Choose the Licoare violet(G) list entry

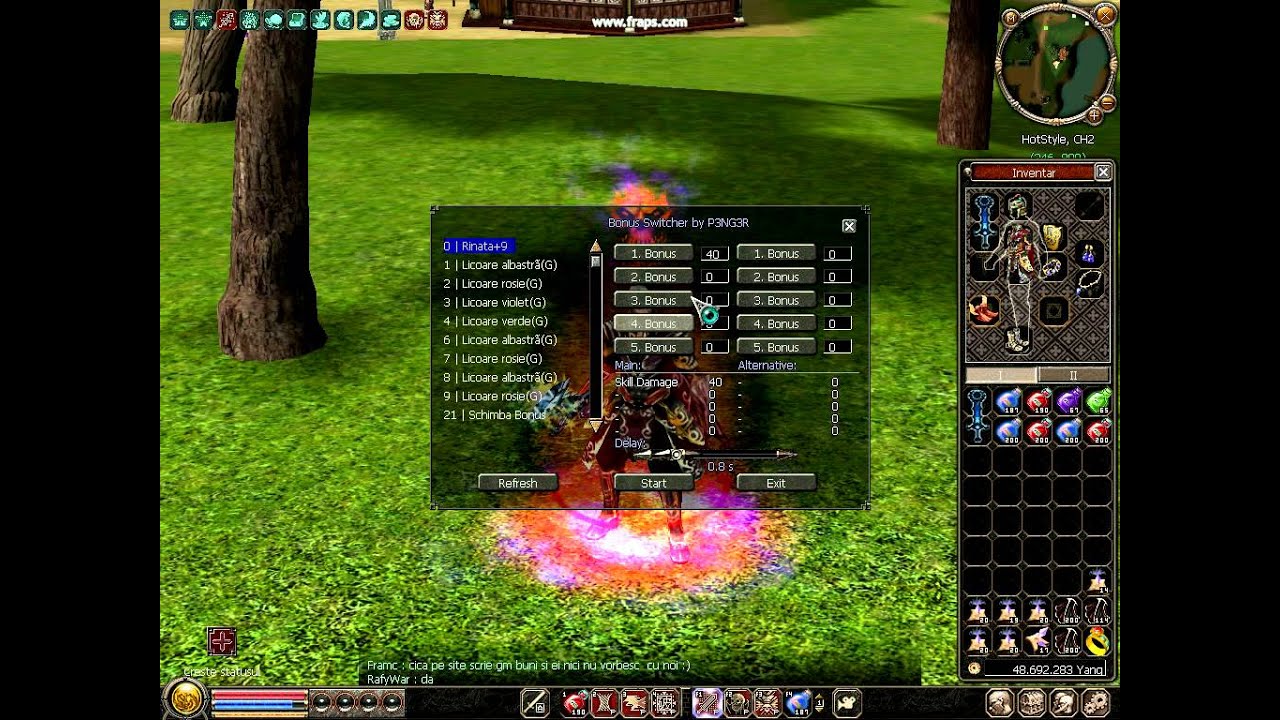click(x=495, y=302)
